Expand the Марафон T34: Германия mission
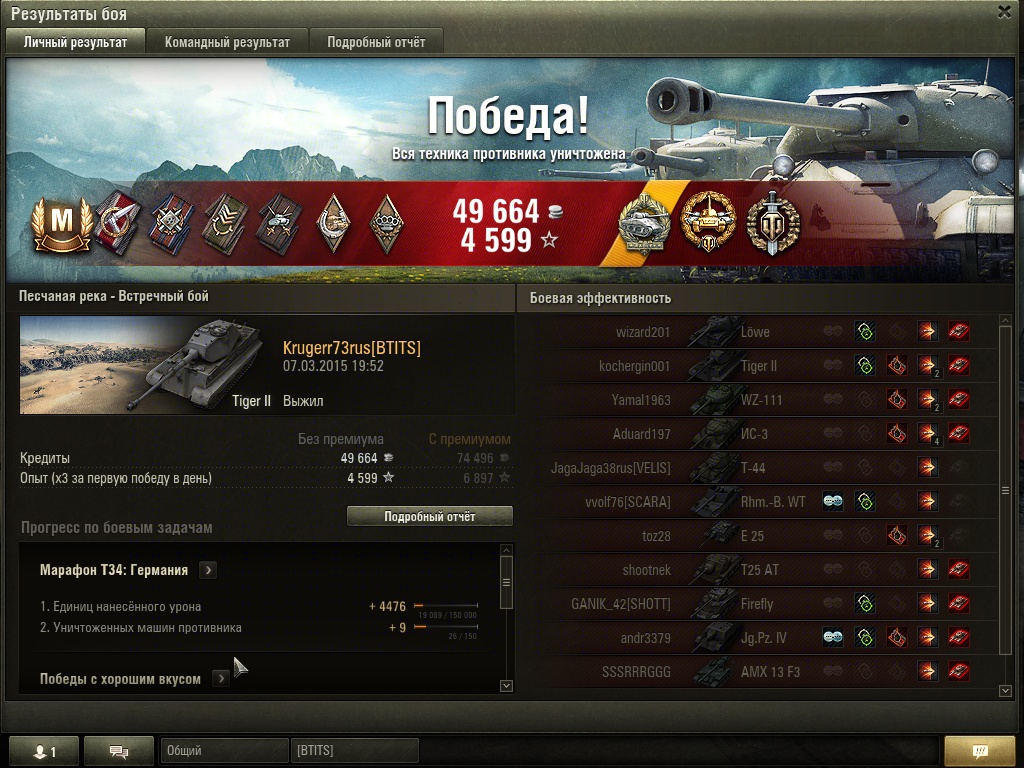Viewport: 1024px width, 768px height. [x=208, y=570]
